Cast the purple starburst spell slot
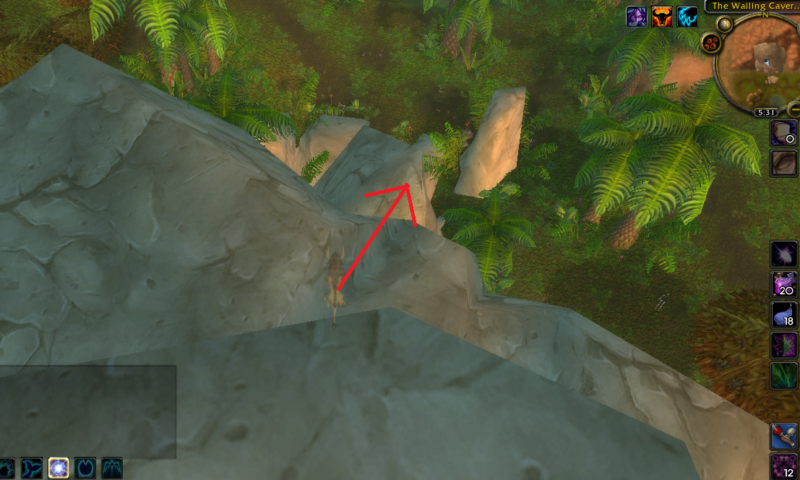Screen dimensions: 800x480 click(x=784, y=254)
